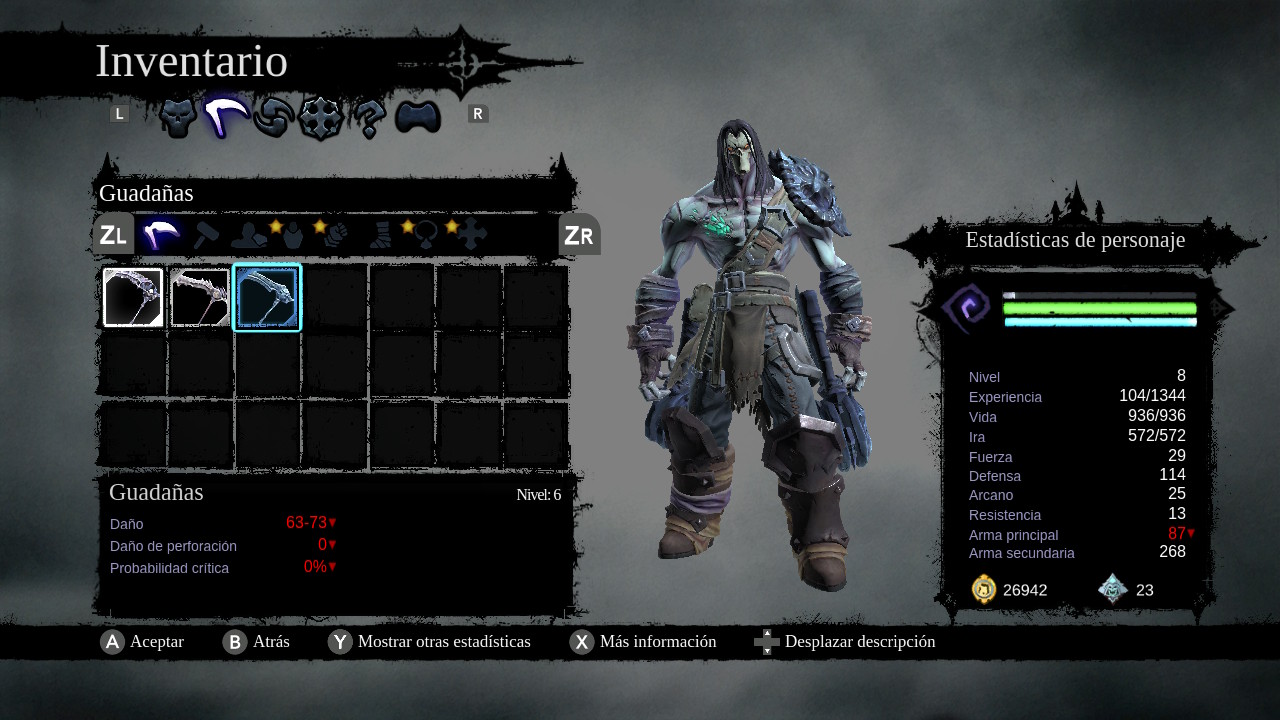Go to the question mark tab
The image size is (1280, 720).
[x=368, y=118]
